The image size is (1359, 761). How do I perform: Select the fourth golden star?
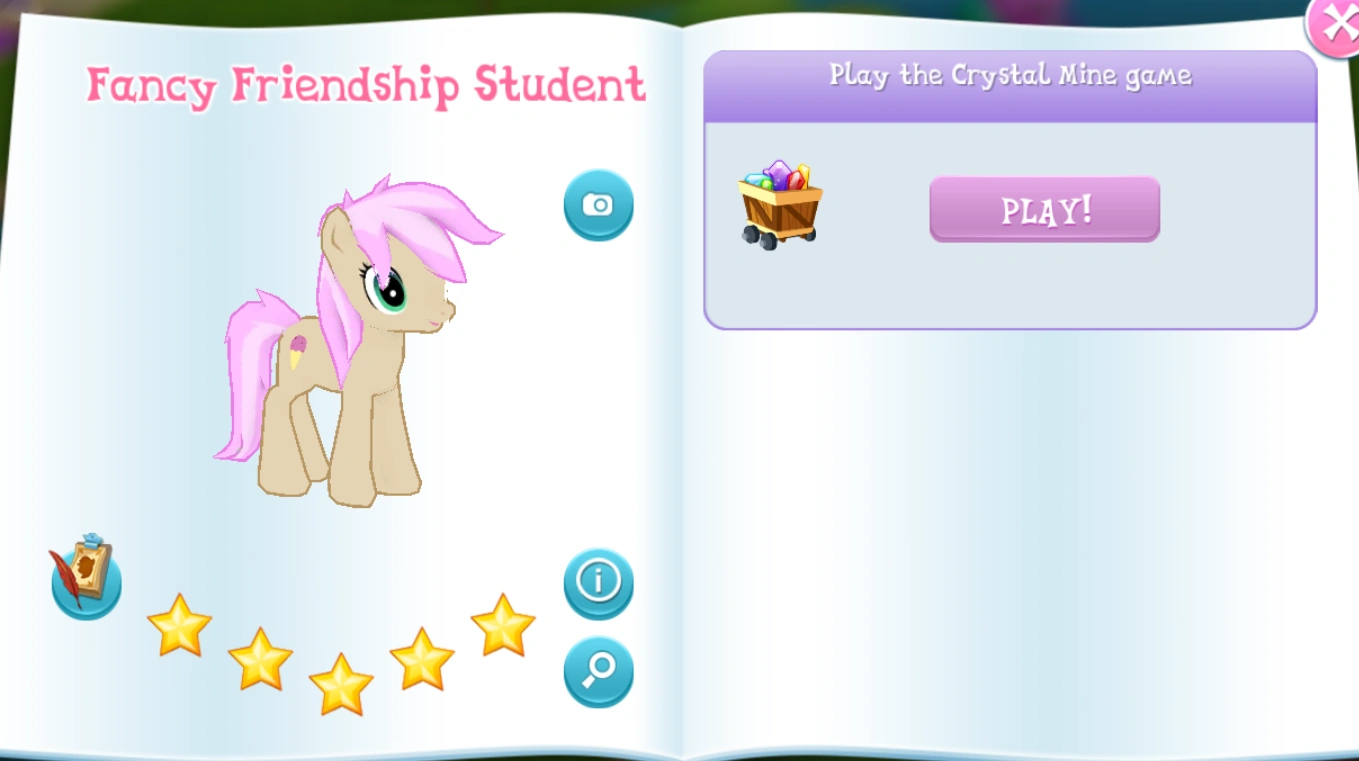[419, 658]
